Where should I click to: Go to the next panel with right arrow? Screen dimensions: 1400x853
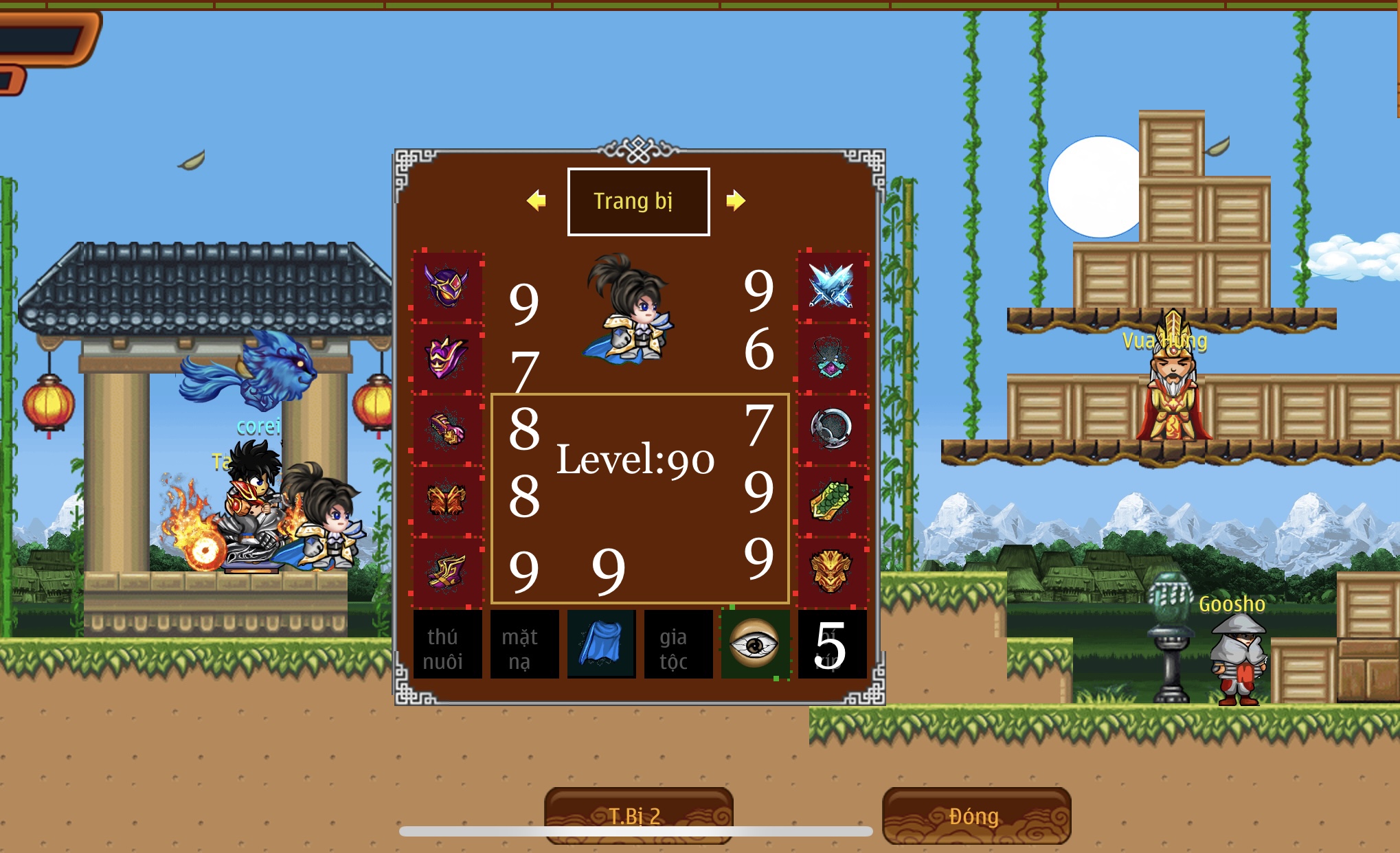[735, 201]
